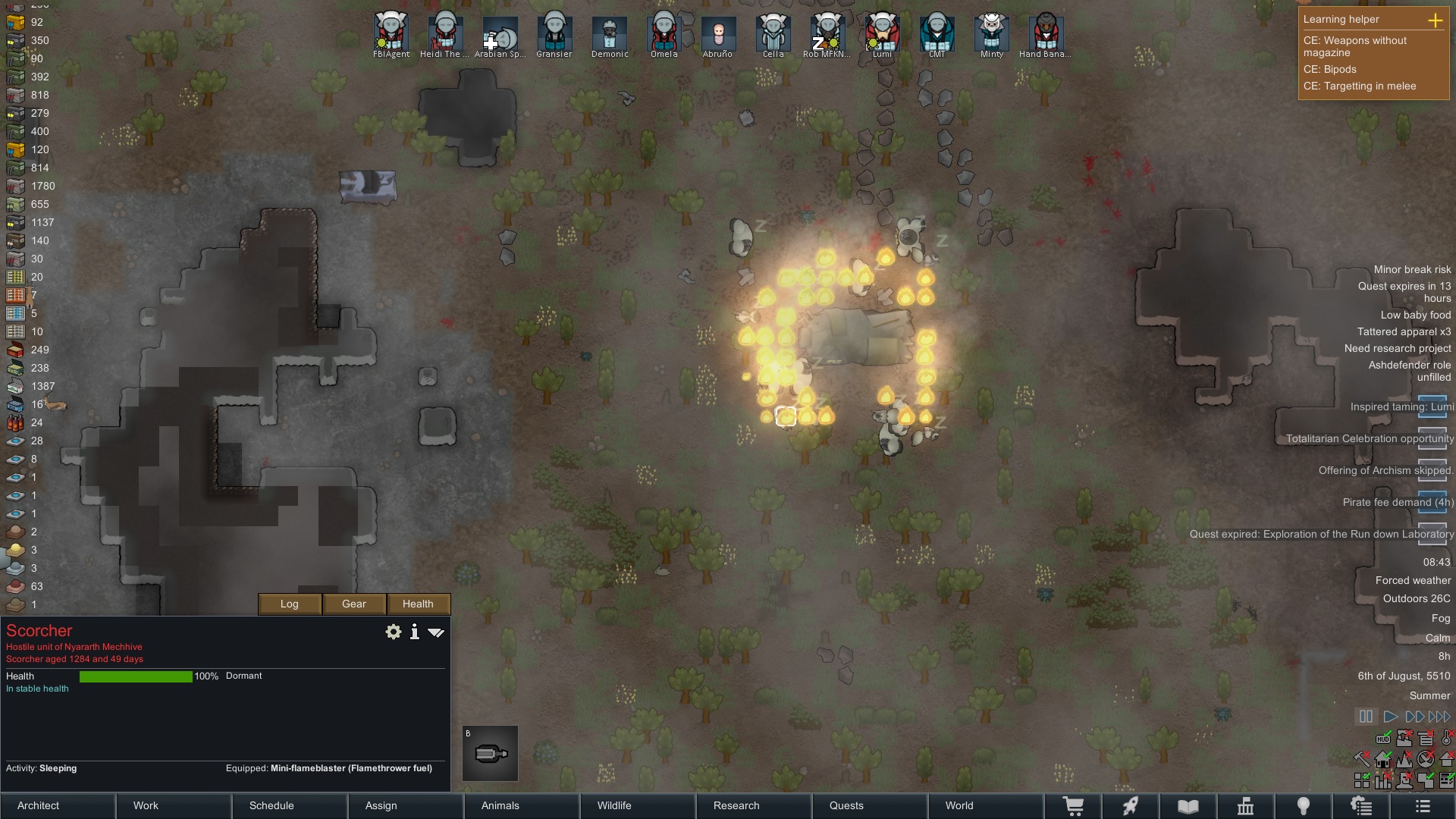
Task: Show the Scorcher's Gear tab
Action: tap(354, 604)
